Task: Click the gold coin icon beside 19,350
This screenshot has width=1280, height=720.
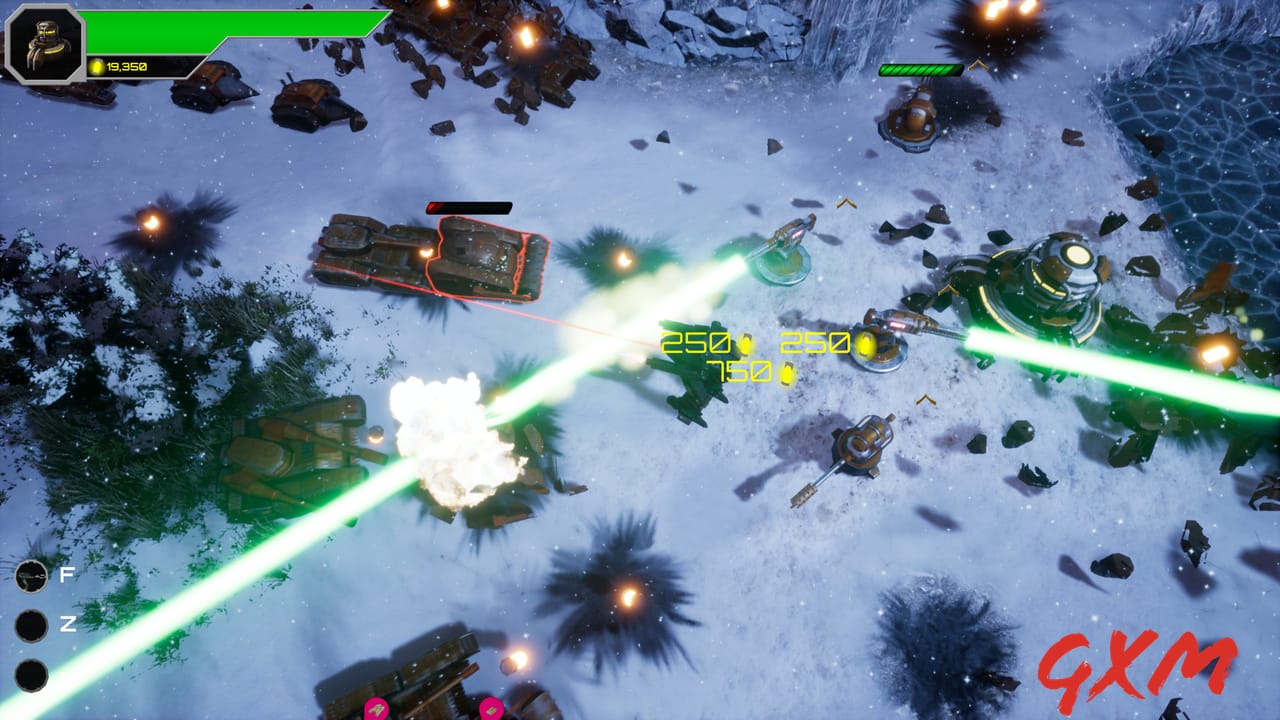Action: click(x=96, y=63)
